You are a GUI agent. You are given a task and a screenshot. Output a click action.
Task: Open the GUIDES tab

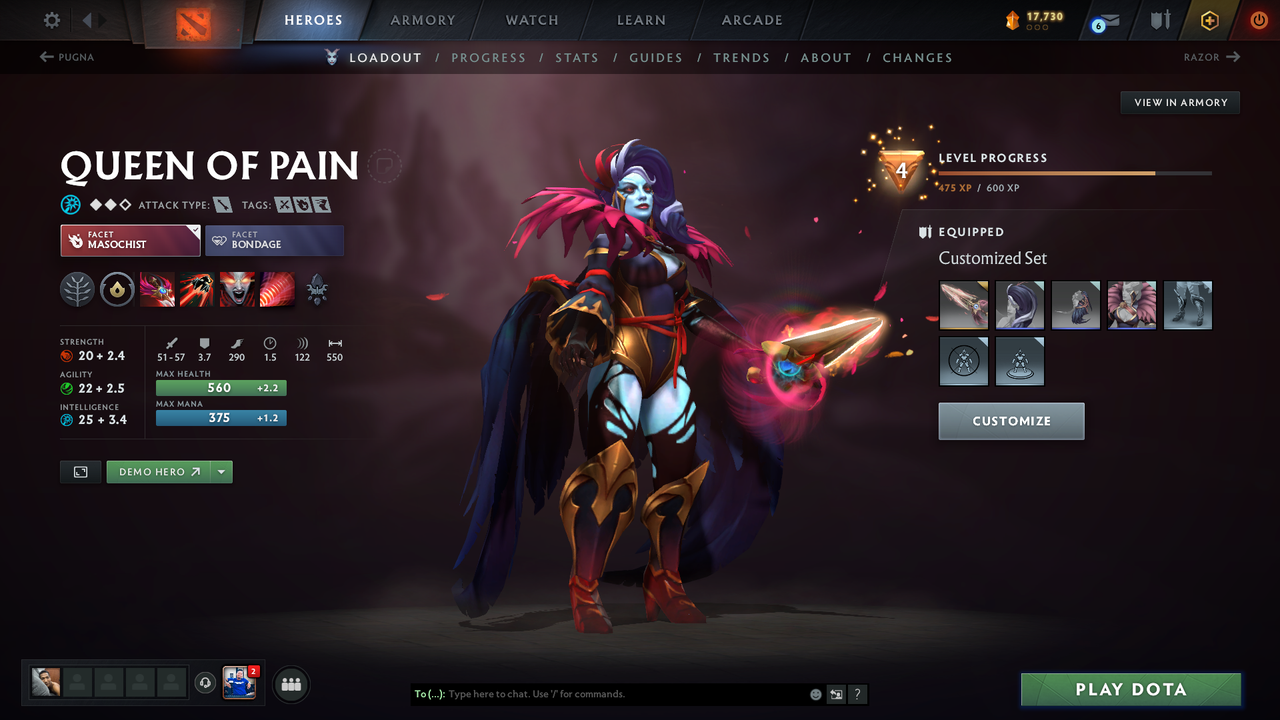point(656,57)
